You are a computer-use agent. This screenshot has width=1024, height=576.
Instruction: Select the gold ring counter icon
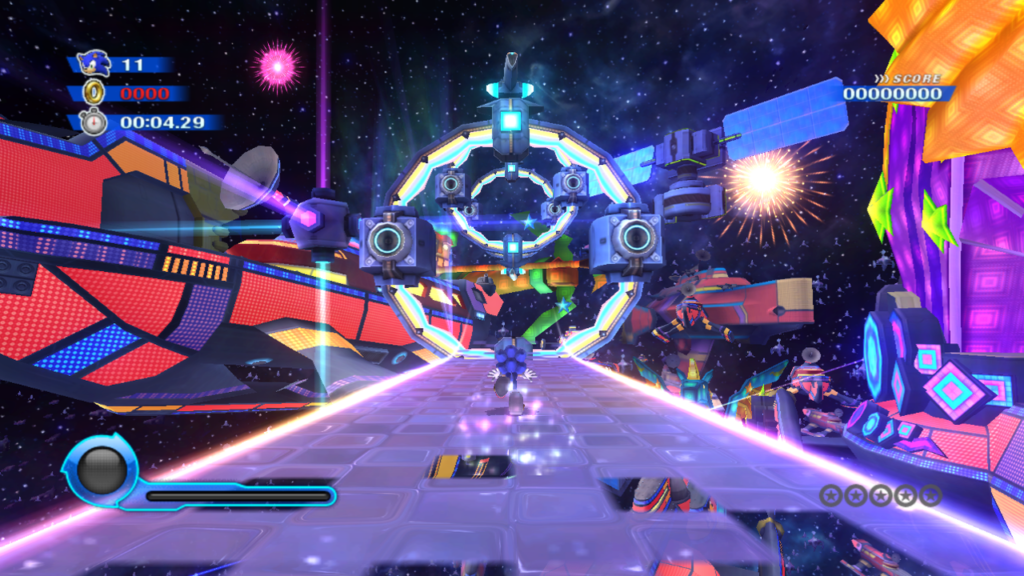pos(95,93)
